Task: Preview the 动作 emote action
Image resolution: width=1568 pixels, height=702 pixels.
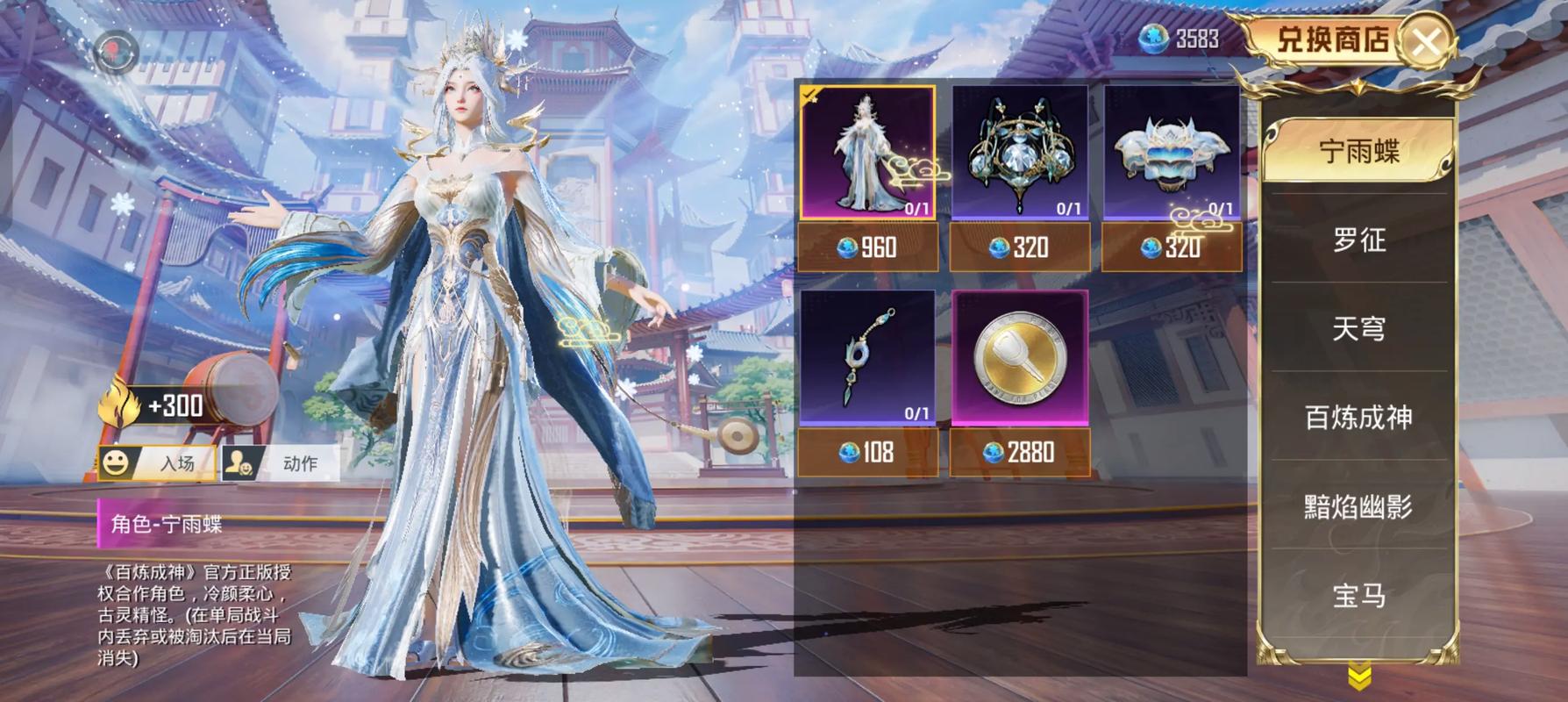Action: (x=281, y=462)
